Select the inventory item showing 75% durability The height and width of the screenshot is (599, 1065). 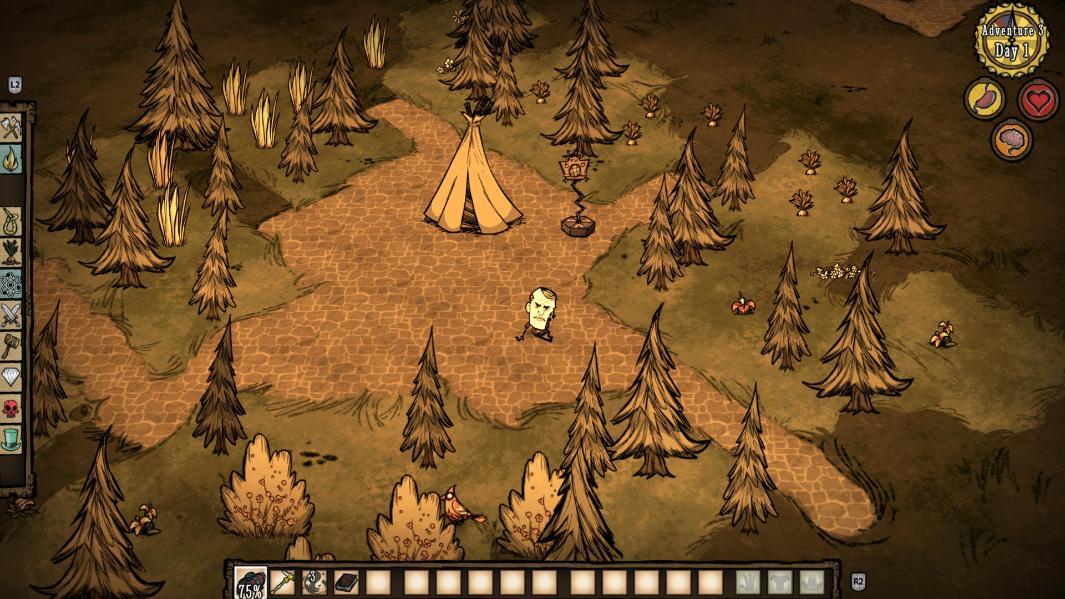[x=250, y=583]
